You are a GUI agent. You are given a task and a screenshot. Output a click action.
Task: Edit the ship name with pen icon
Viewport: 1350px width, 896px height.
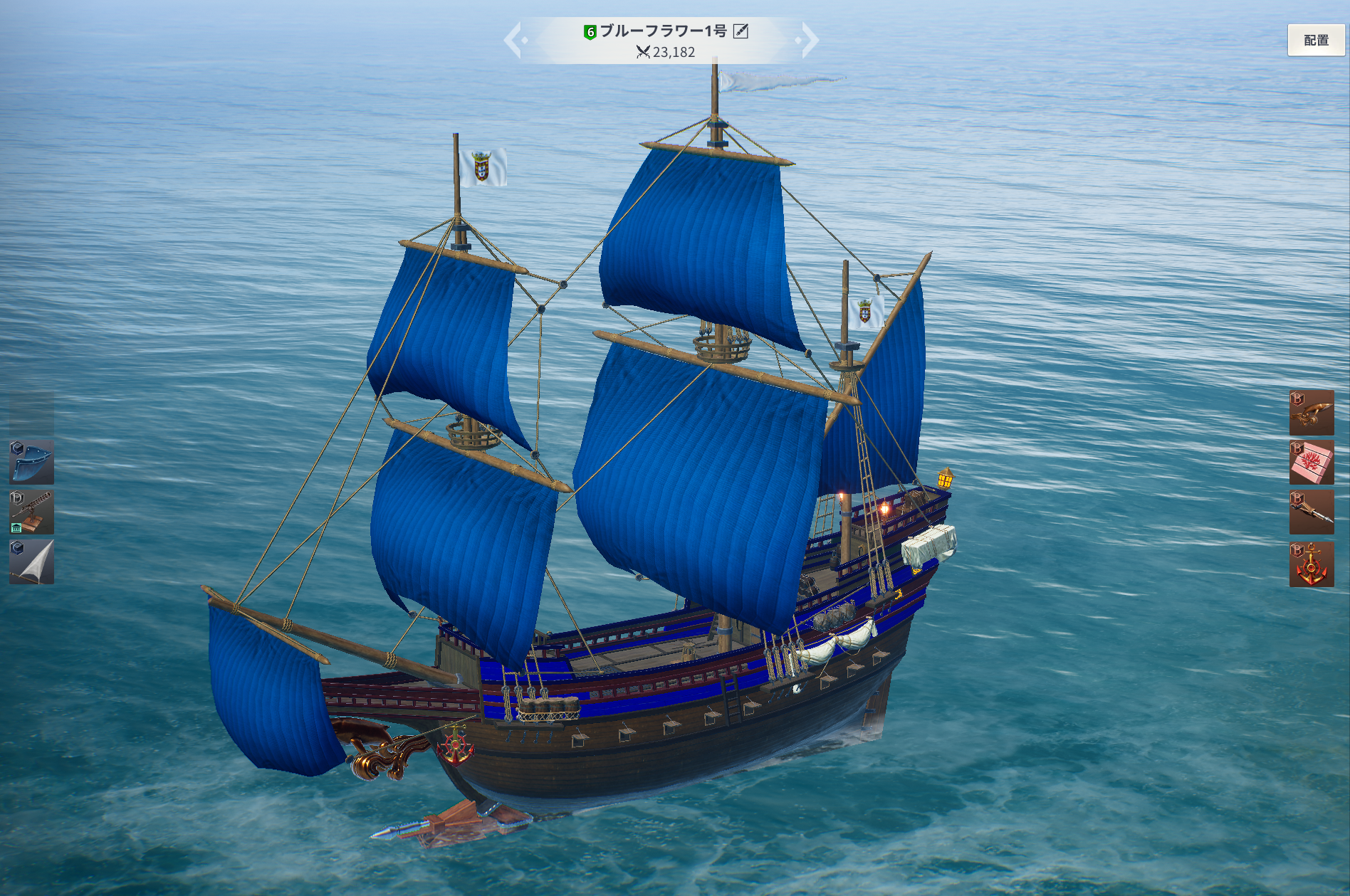(x=741, y=31)
